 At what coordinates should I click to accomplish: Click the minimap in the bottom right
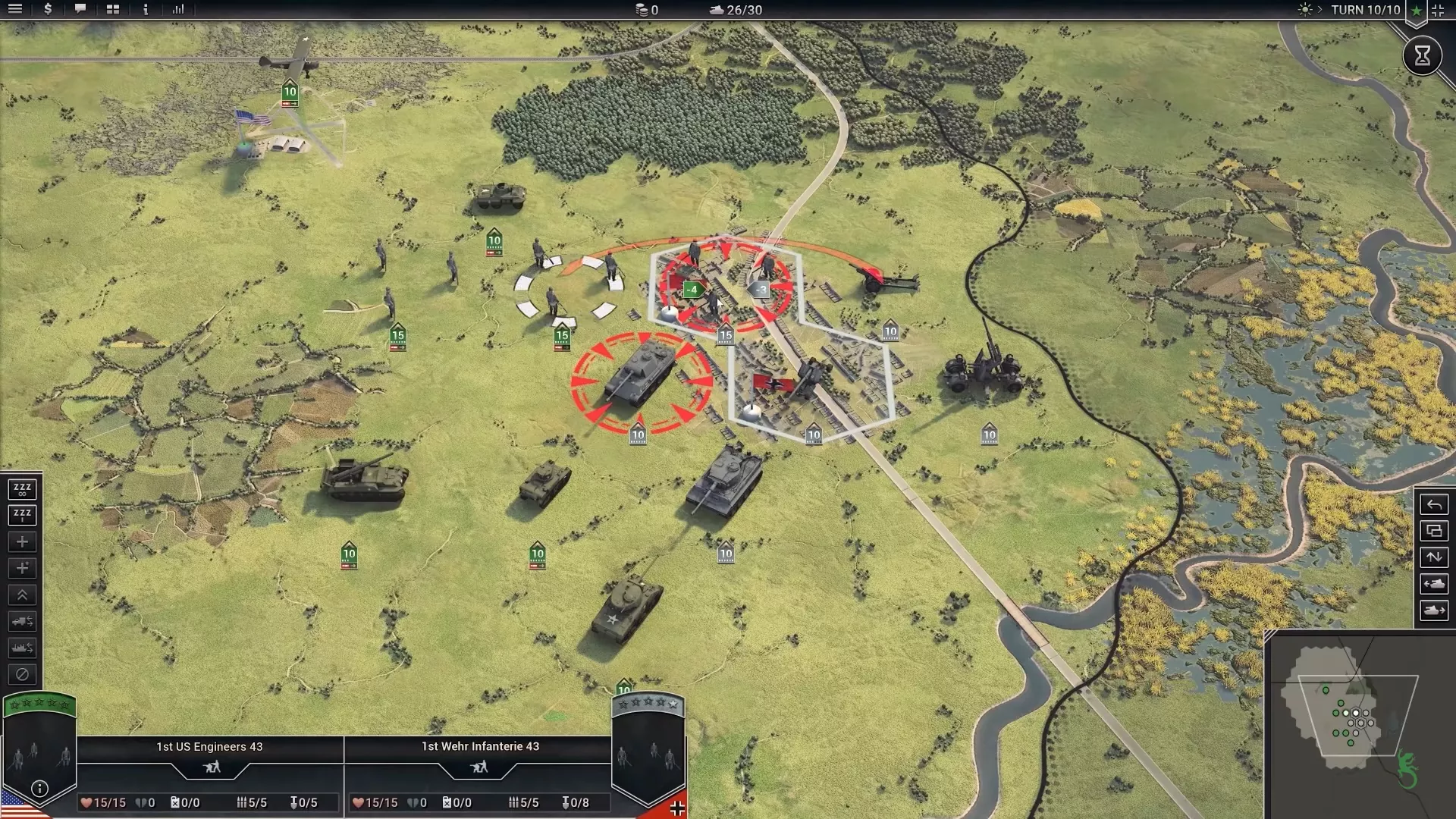pyautogui.click(x=1357, y=717)
